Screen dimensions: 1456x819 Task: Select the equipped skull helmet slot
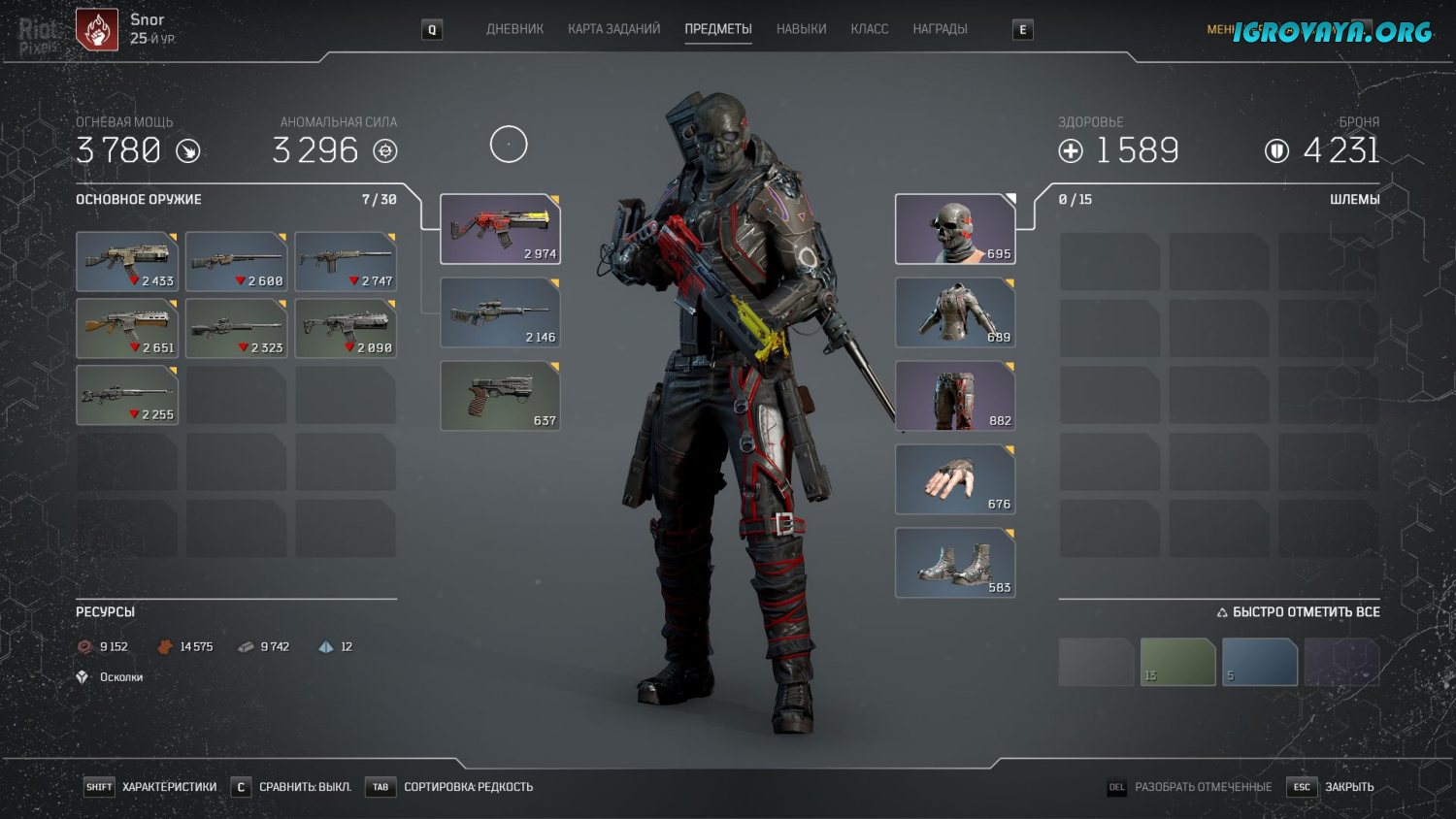[955, 229]
